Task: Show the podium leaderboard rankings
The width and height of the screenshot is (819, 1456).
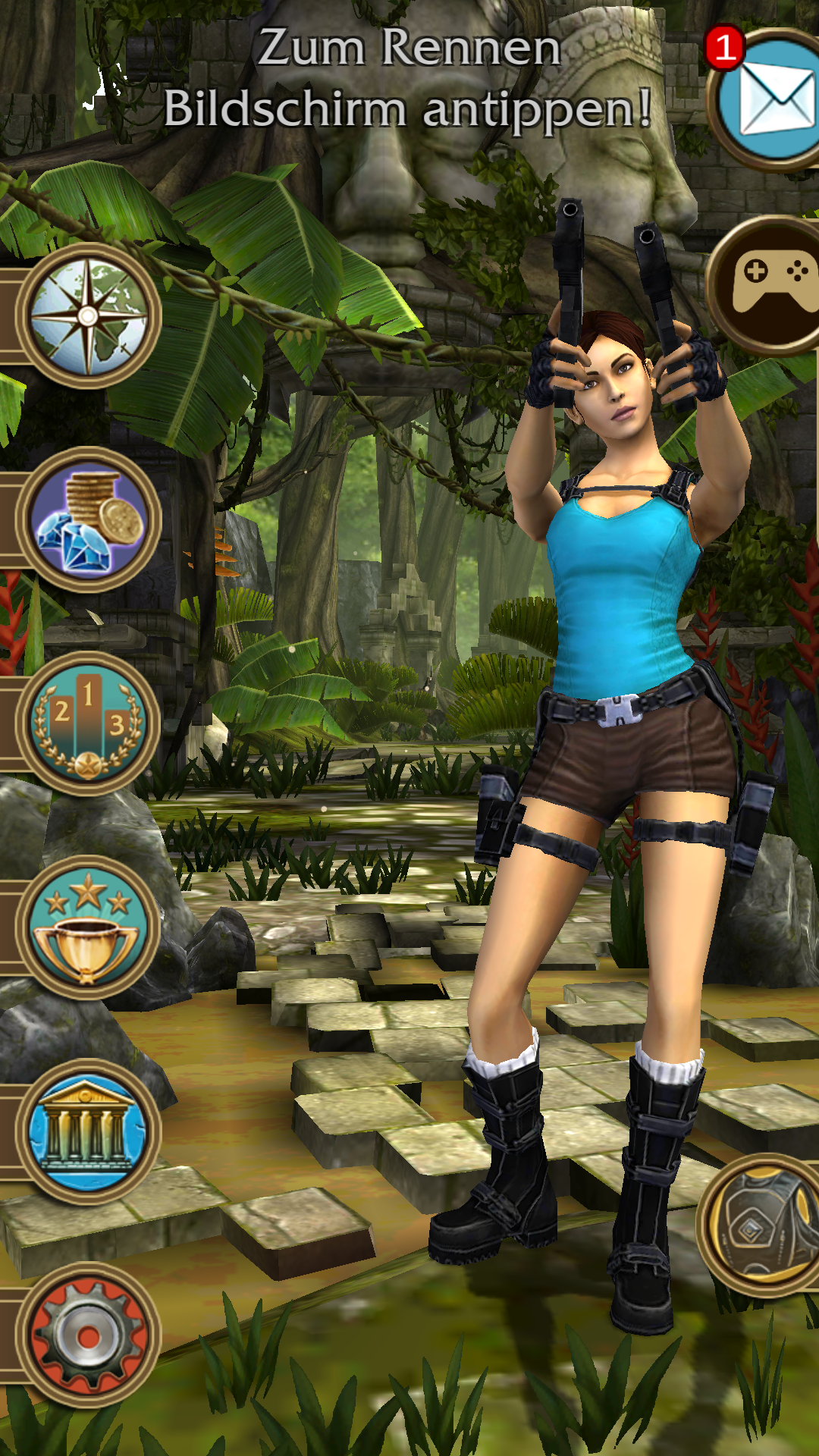Action: click(x=88, y=724)
